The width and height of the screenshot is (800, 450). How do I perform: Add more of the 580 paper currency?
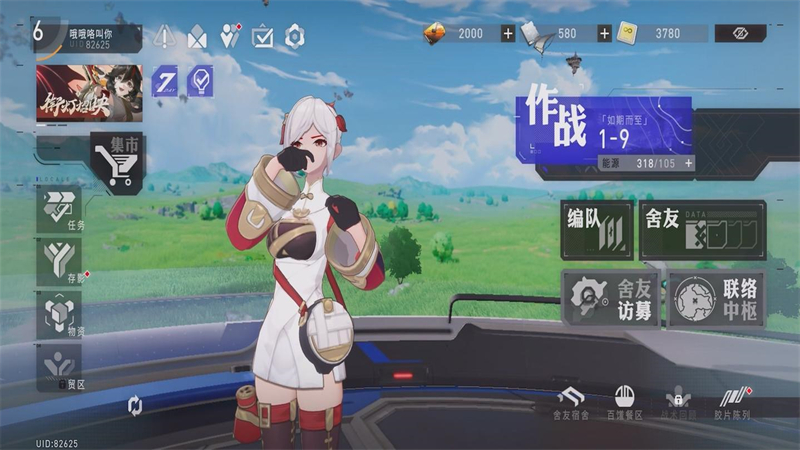click(x=604, y=34)
